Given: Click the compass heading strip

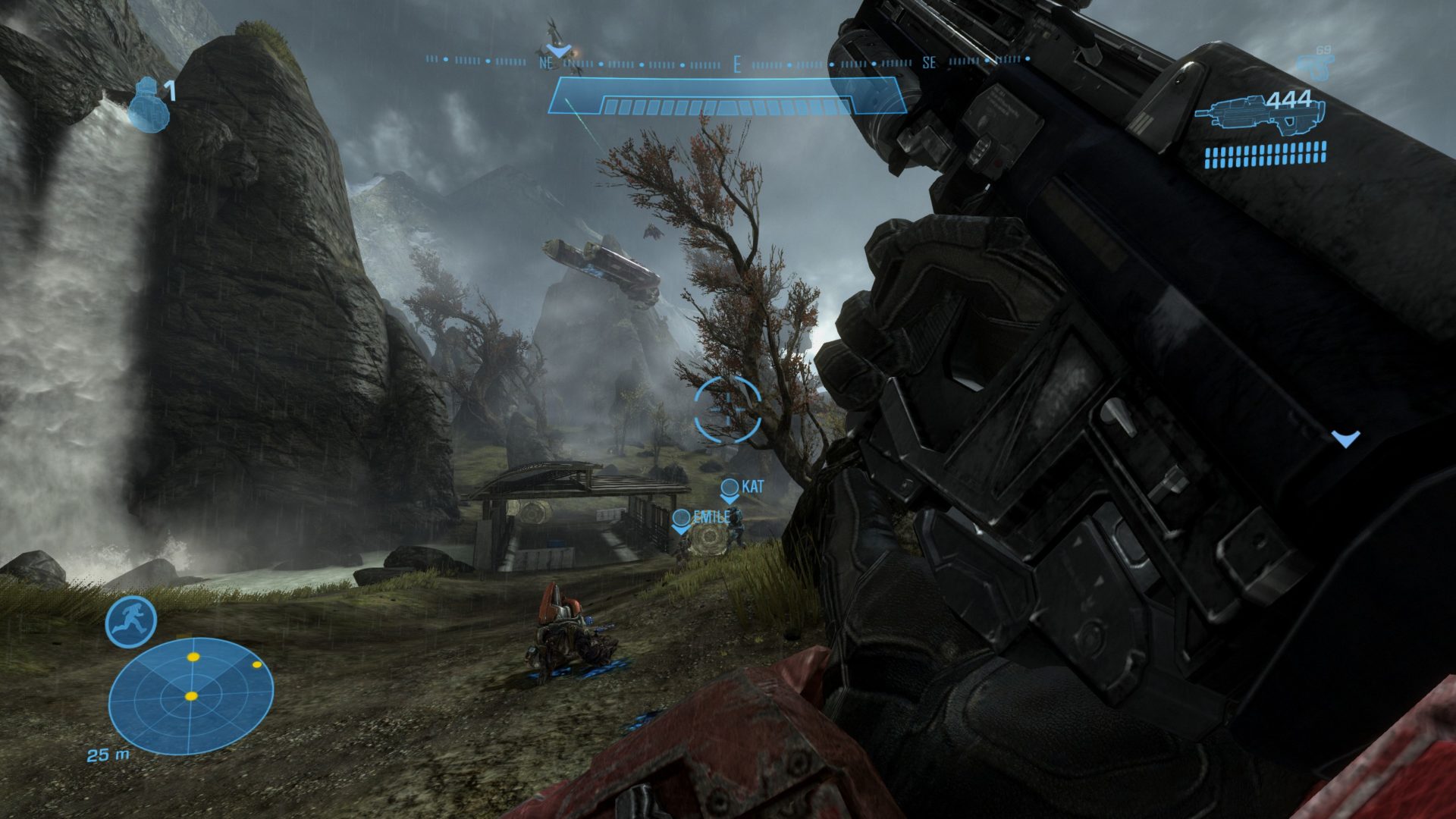Looking at the screenshot, I should point(728,62).
